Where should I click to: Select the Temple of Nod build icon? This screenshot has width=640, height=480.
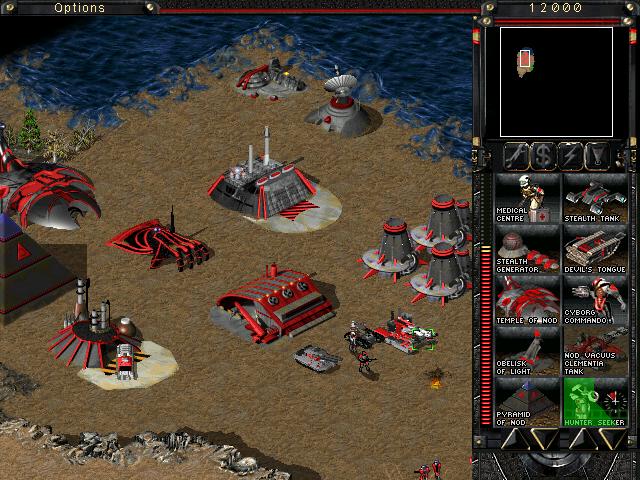coord(527,300)
